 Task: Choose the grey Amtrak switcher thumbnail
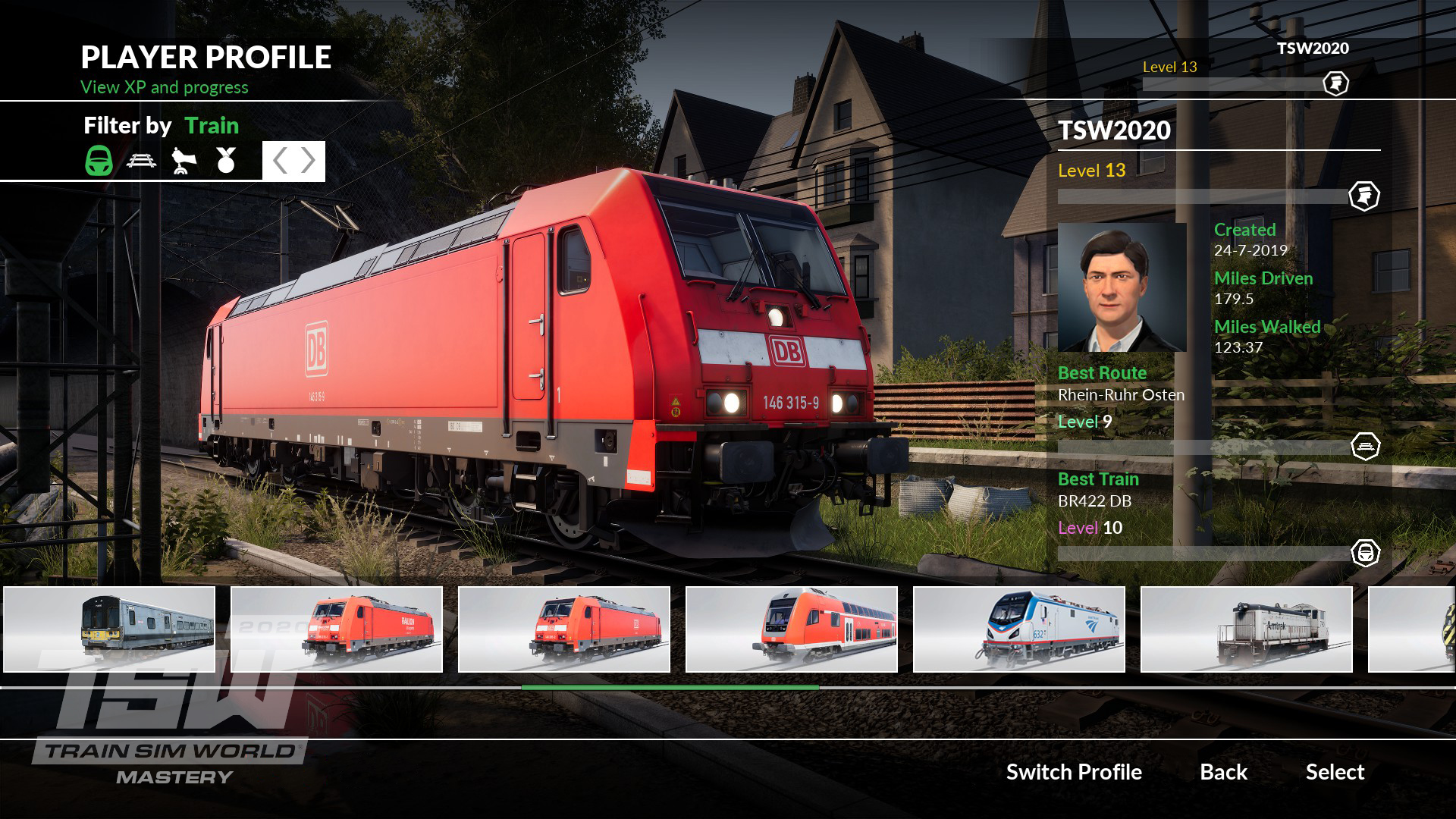1247,629
